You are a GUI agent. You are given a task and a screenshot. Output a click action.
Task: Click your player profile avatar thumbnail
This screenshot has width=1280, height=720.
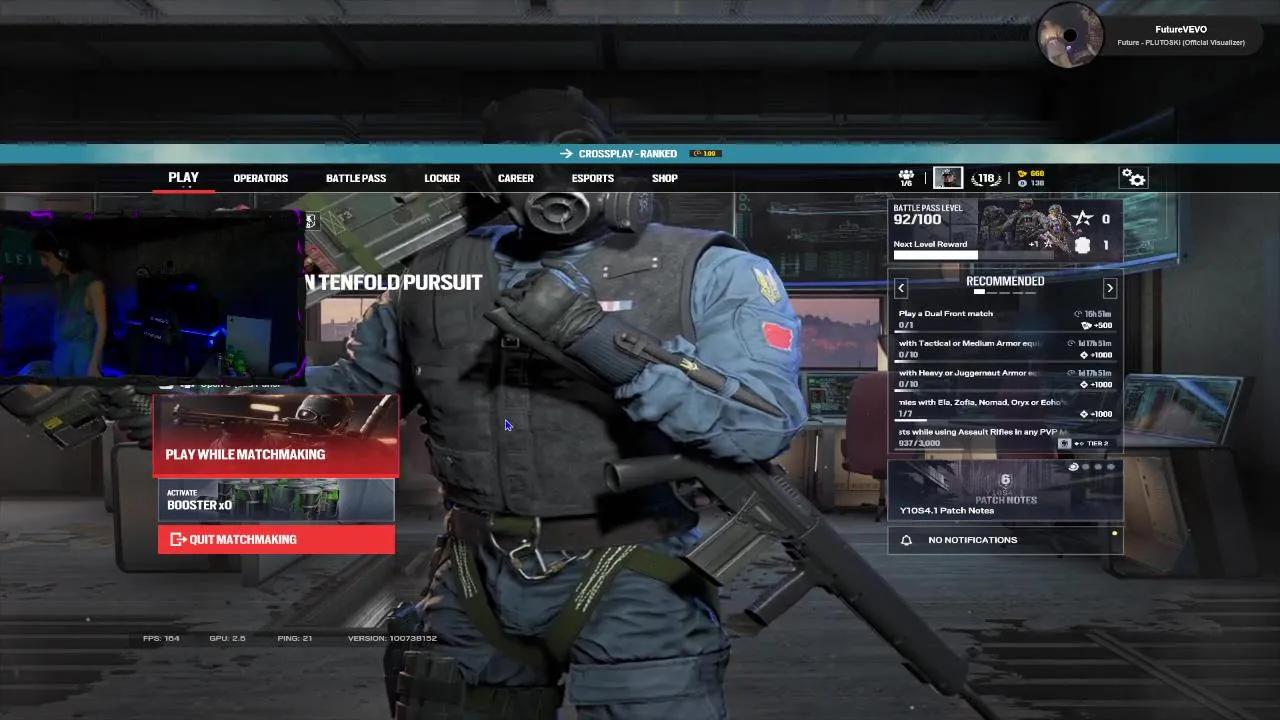point(947,177)
